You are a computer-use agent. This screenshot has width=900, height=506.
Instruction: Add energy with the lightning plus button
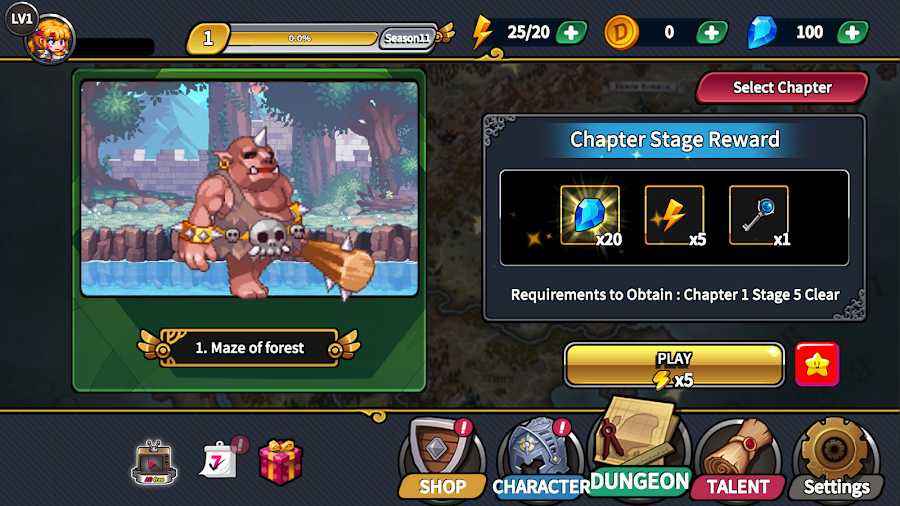571,32
